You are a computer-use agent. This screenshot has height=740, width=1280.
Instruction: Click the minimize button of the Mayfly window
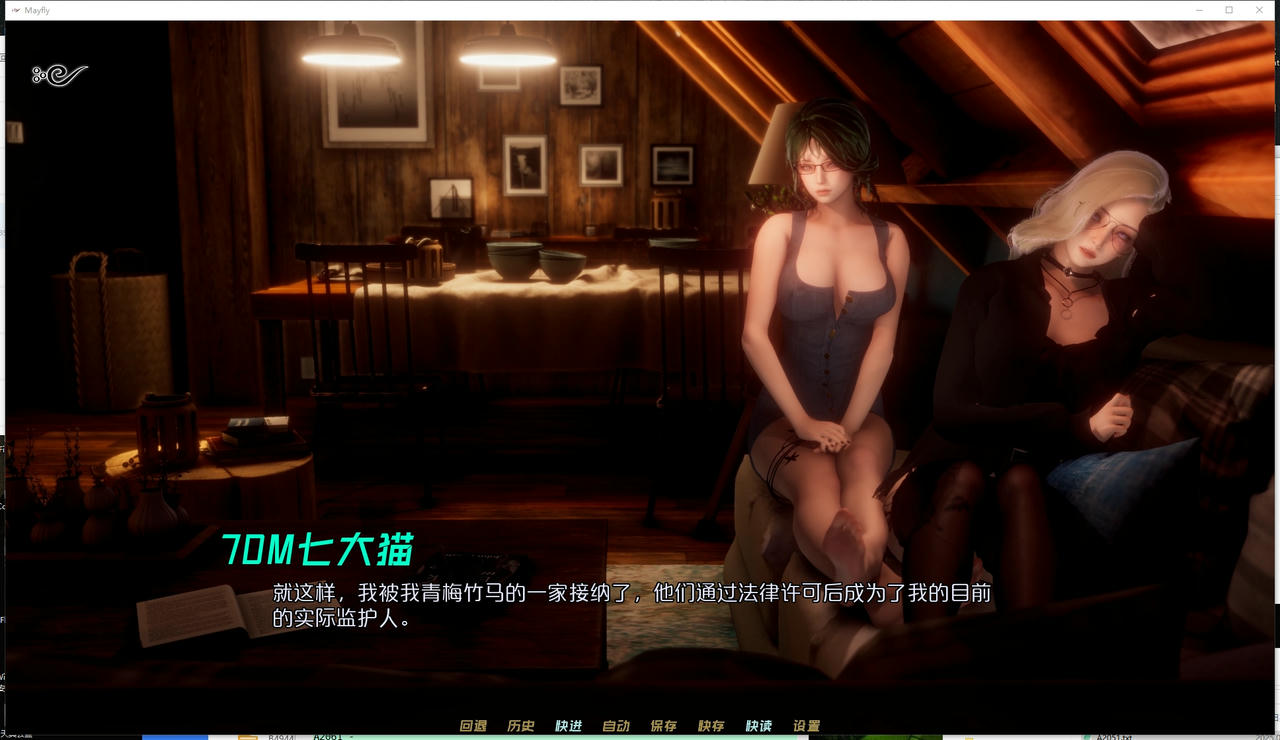1199,9
